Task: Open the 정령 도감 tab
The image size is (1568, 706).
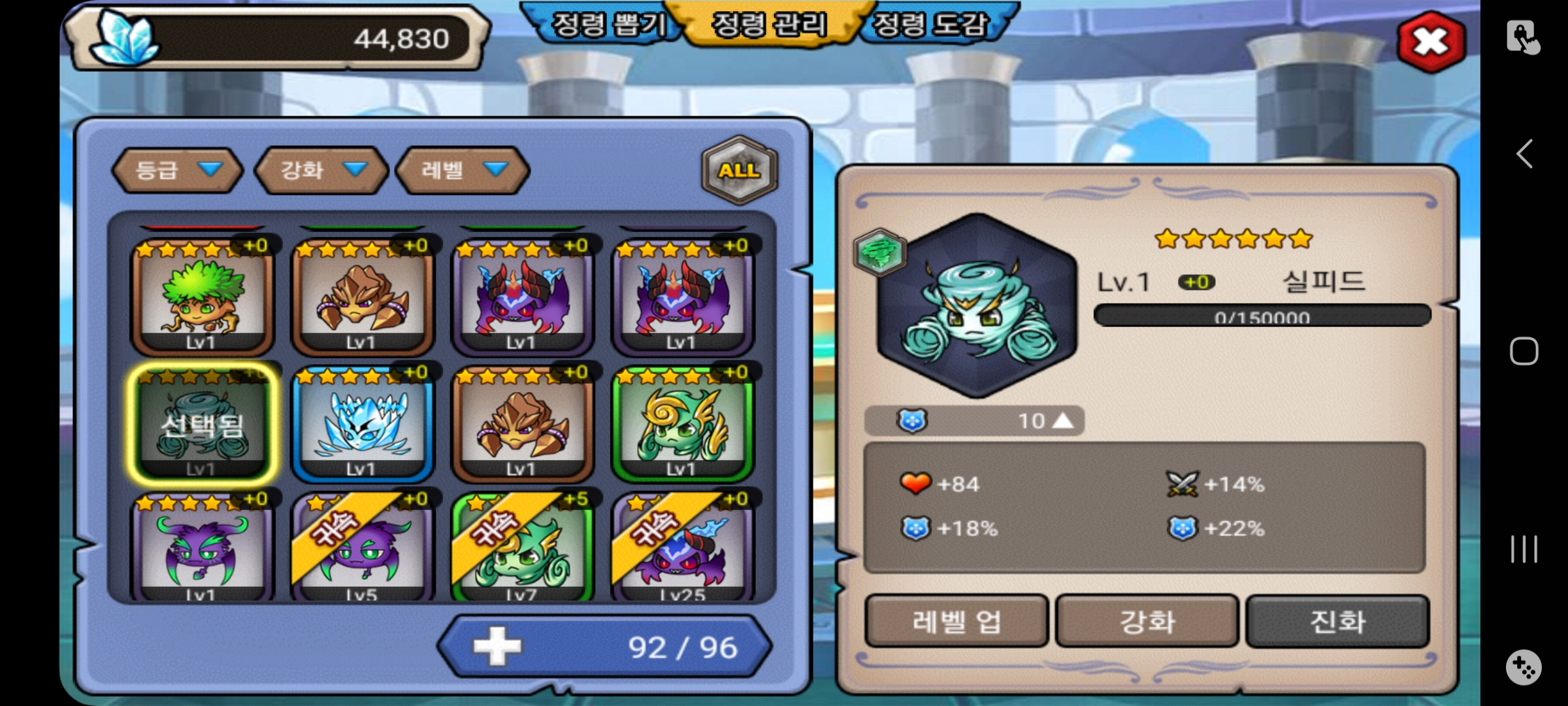Action: [x=931, y=25]
